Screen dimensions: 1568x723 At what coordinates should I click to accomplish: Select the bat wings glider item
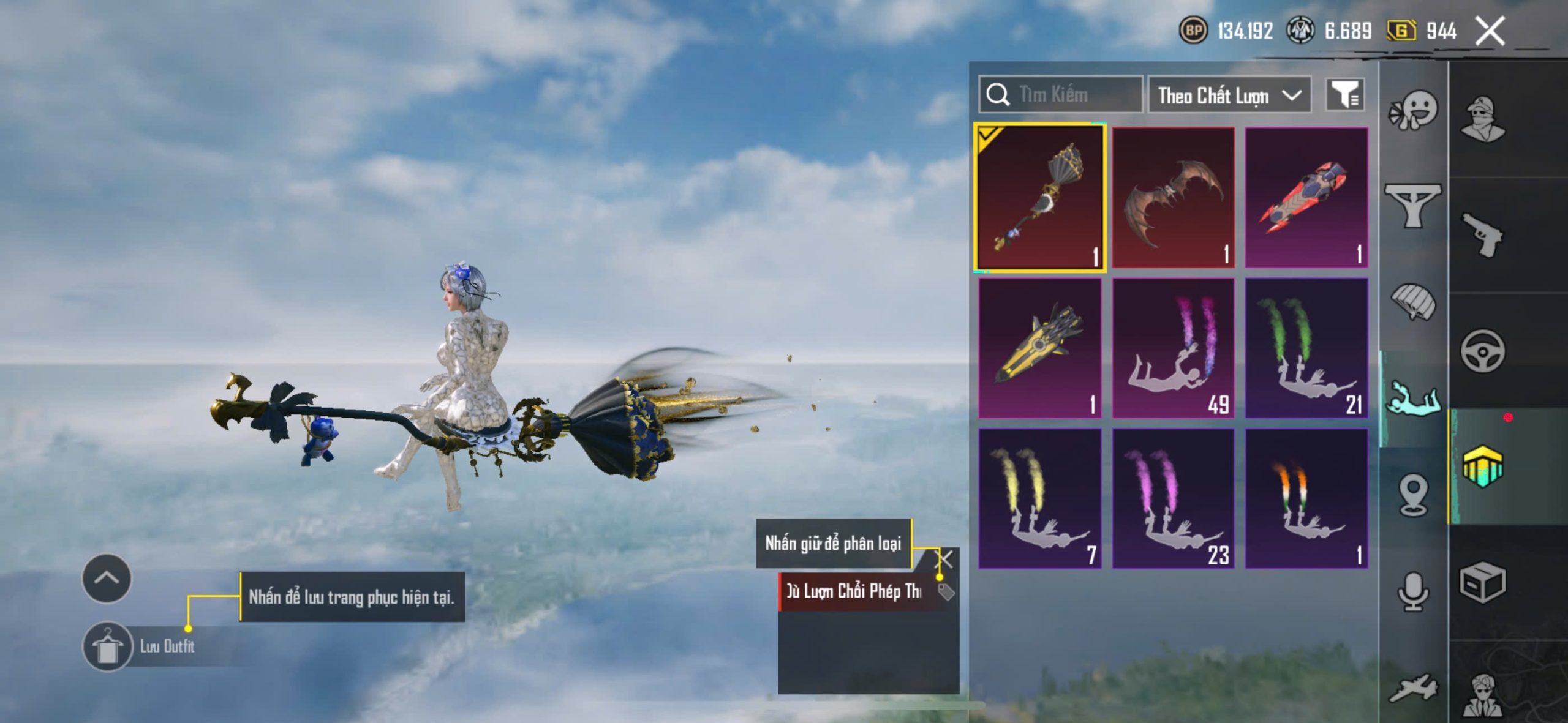point(1173,197)
